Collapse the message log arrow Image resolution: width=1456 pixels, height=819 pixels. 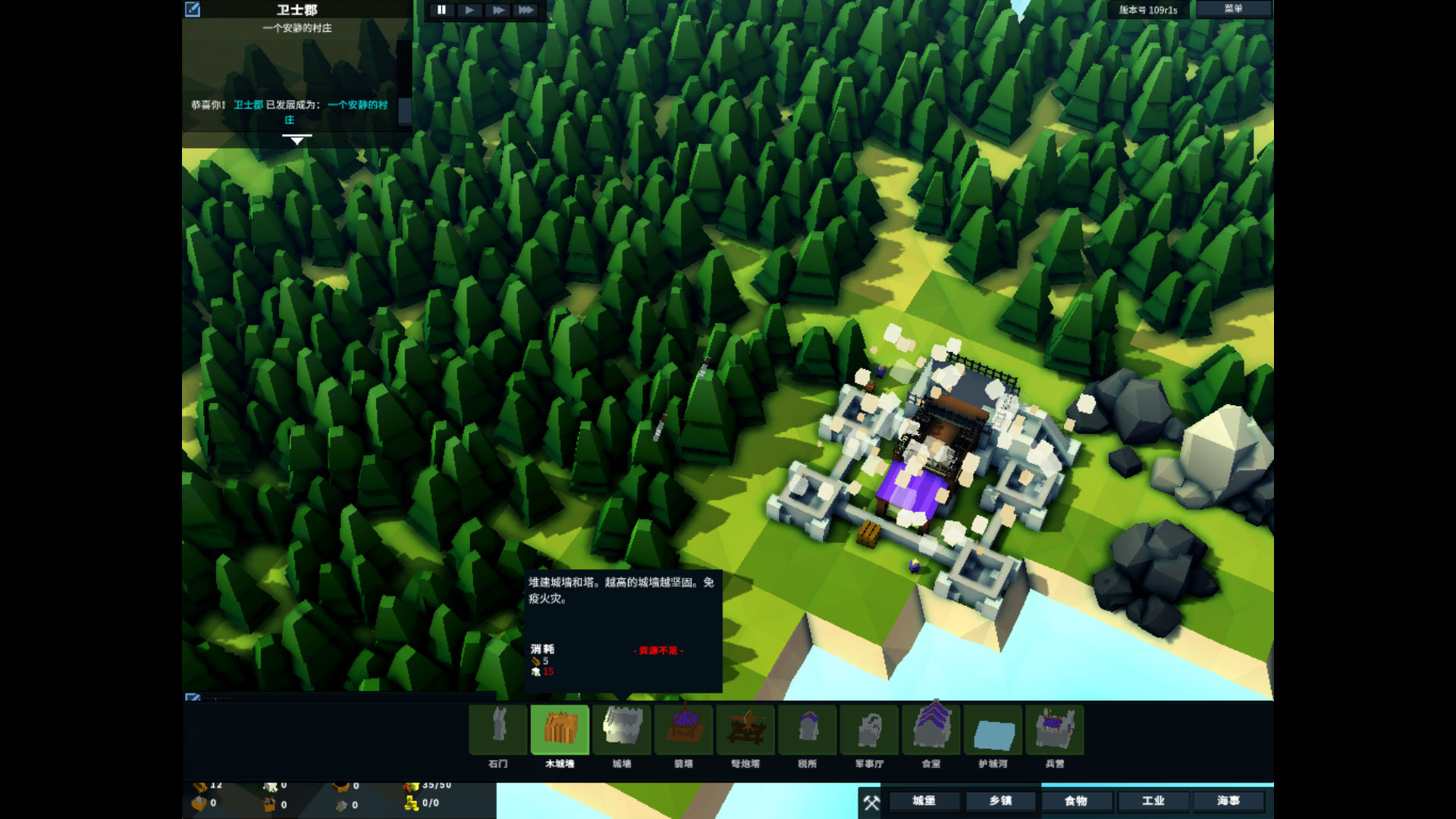tap(297, 140)
